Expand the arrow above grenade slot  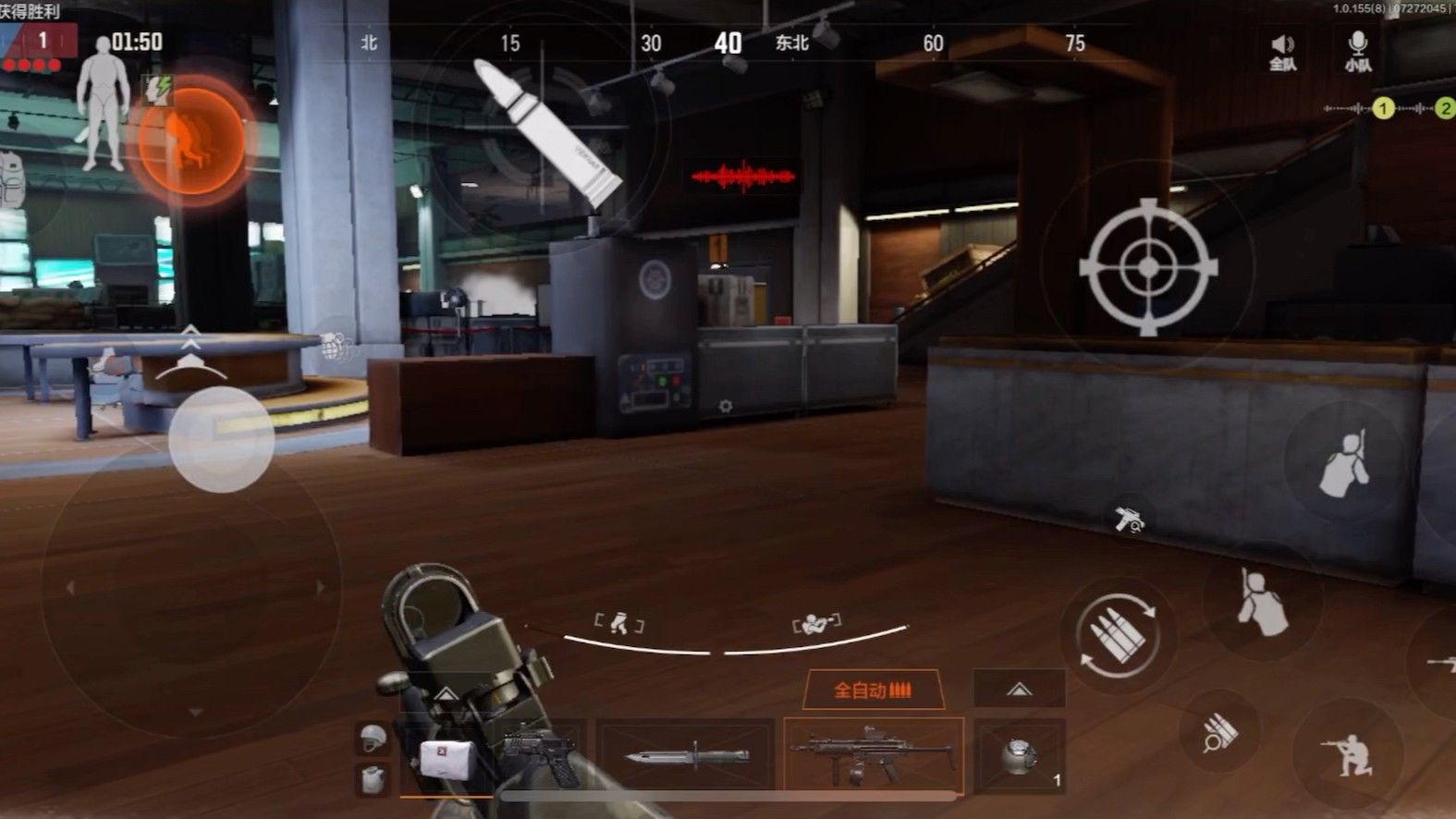click(1019, 690)
